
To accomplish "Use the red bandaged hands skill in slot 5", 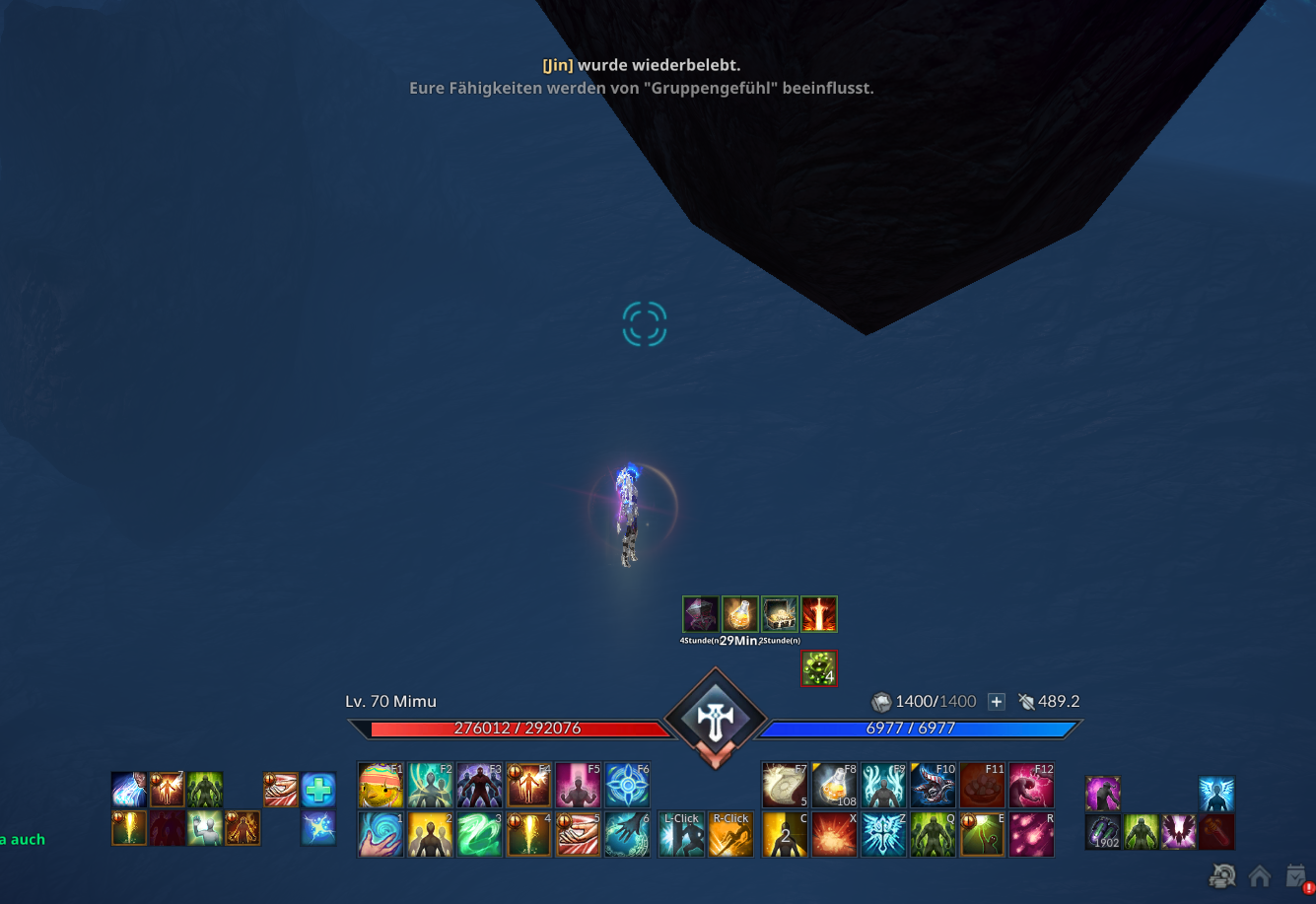I will point(578,834).
